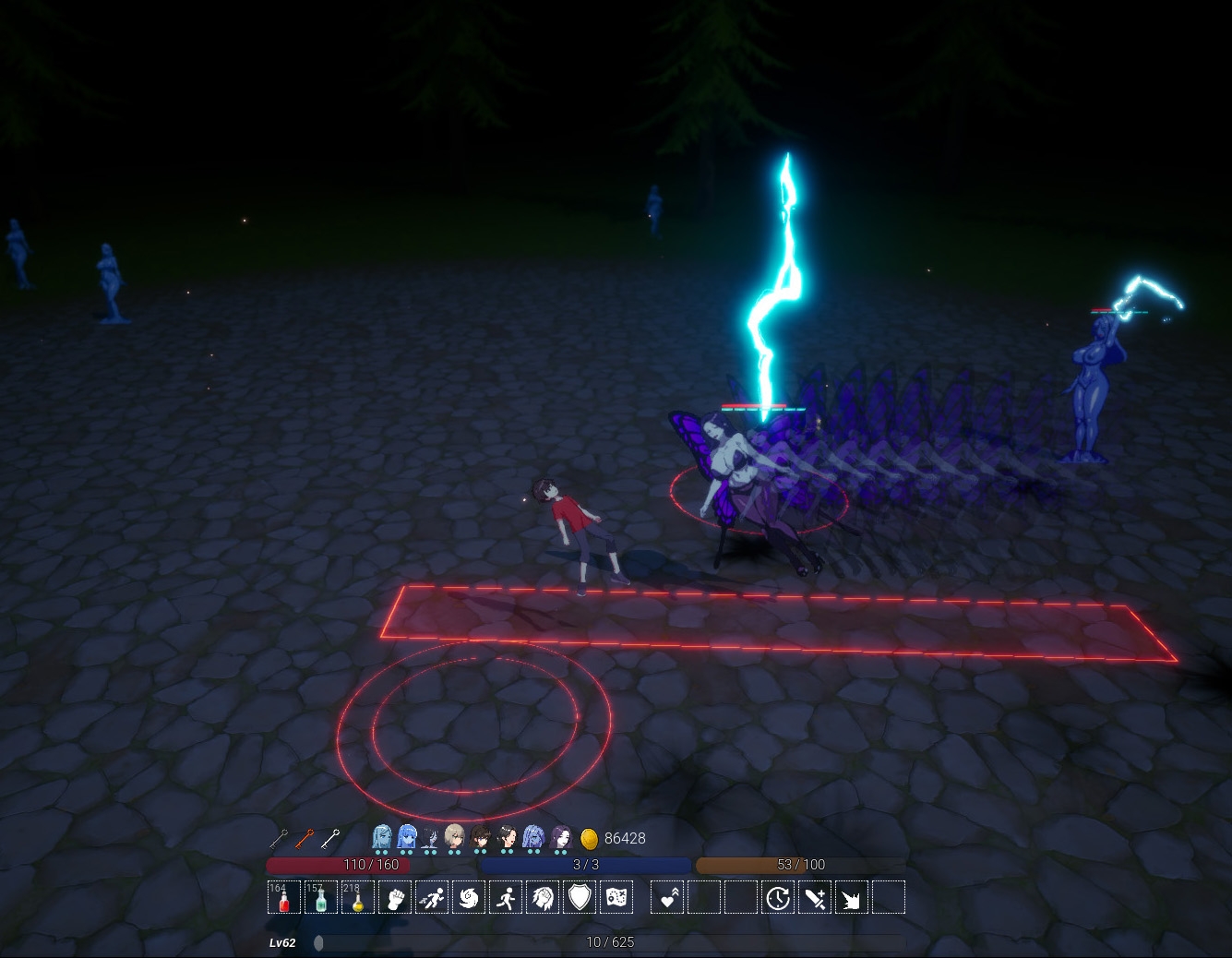Select the orange key icon

(305, 839)
